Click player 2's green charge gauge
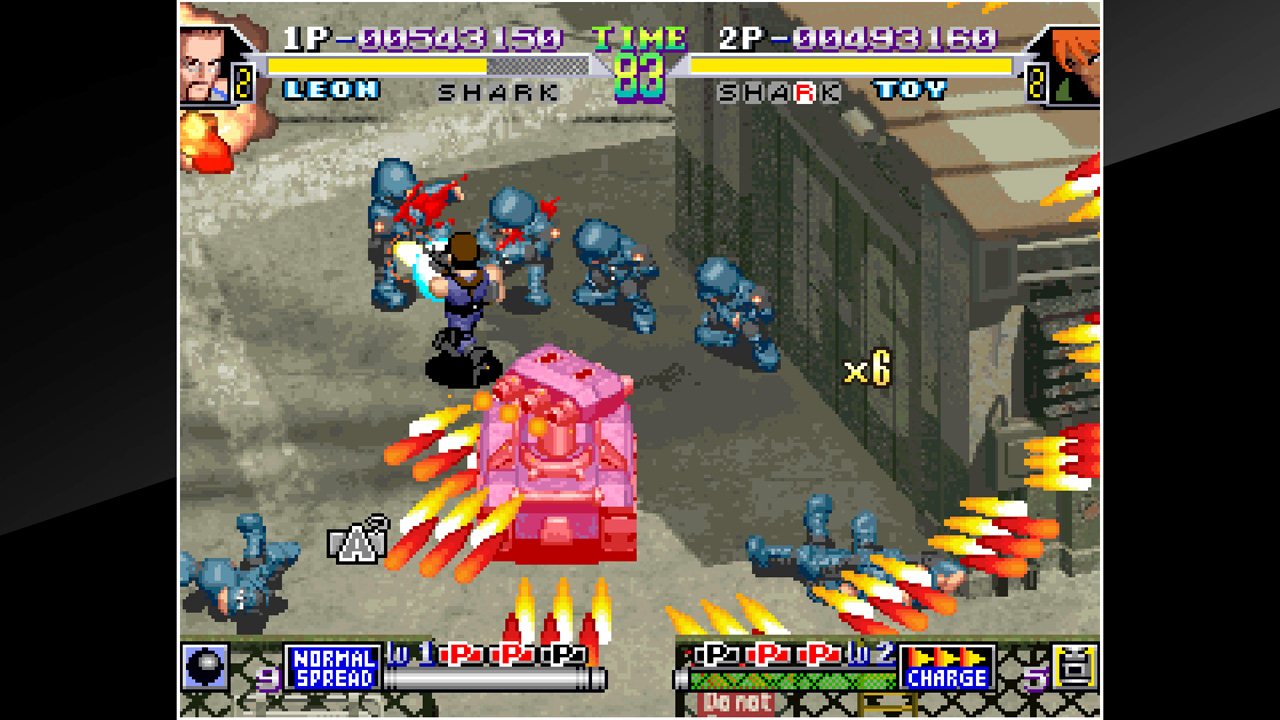The width and height of the screenshot is (1280, 720). pyautogui.click(x=795, y=680)
